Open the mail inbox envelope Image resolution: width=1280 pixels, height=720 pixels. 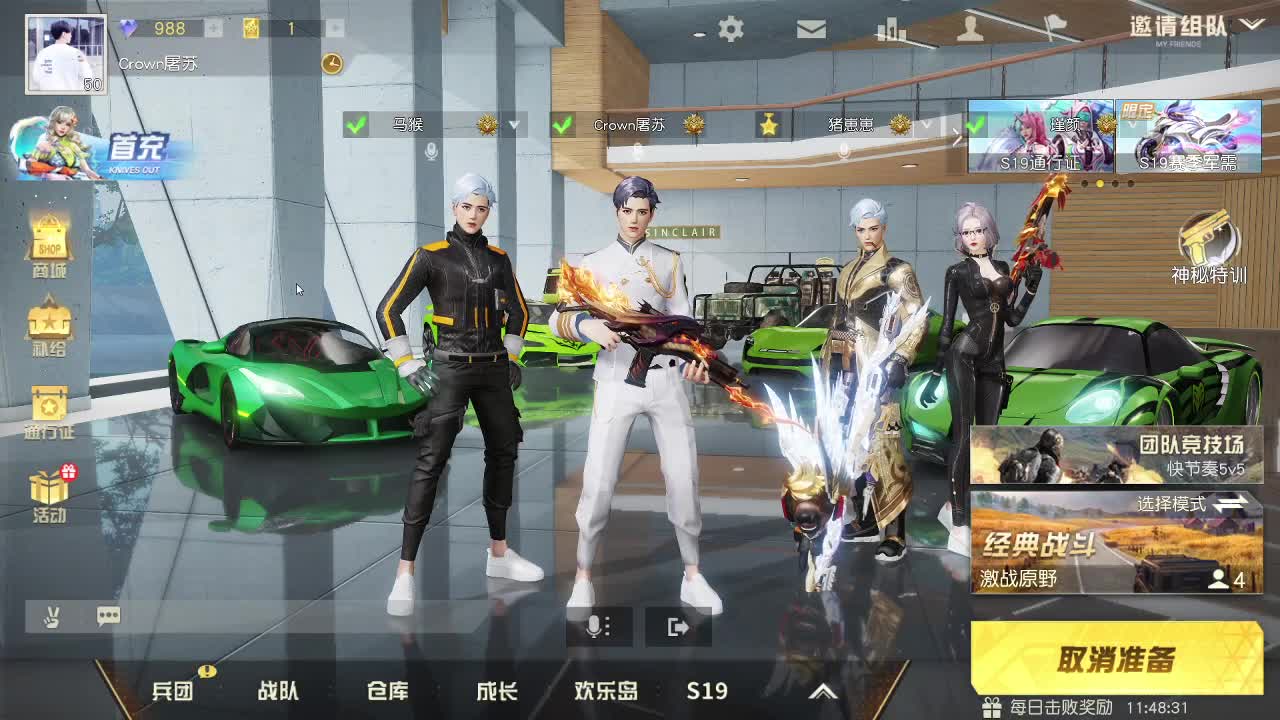pyautogui.click(x=811, y=30)
